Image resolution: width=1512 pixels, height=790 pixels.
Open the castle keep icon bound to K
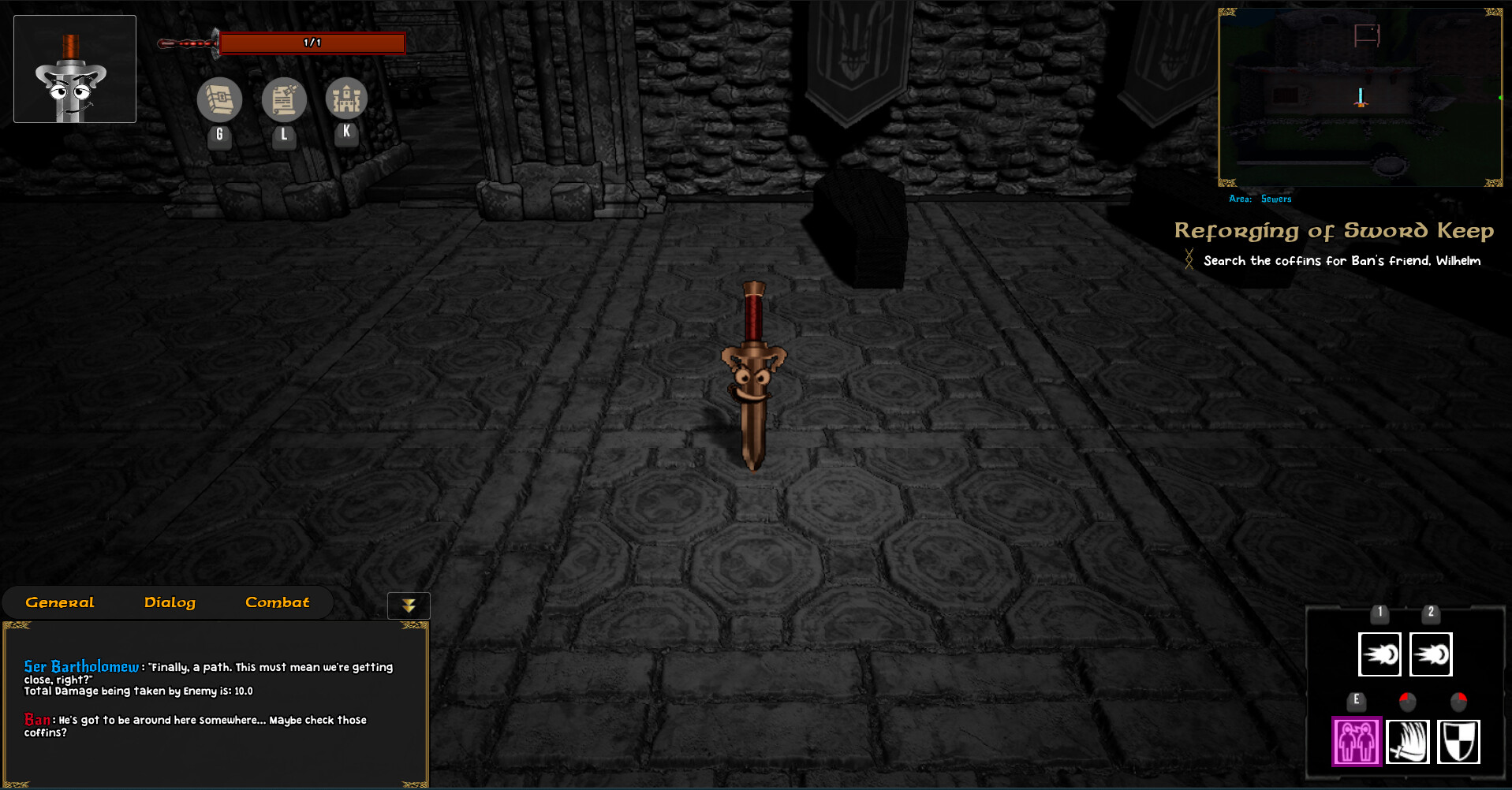(x=345, y=100)
